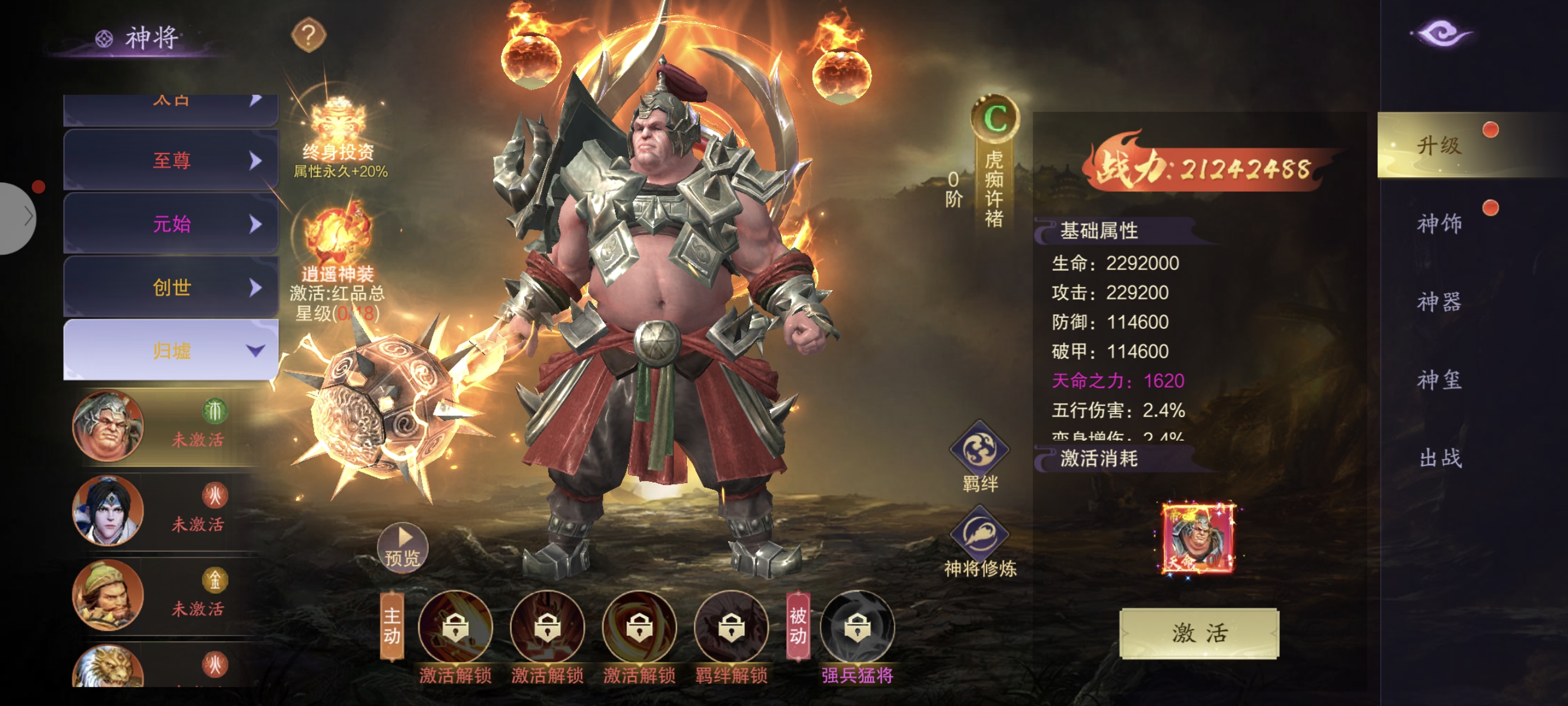
Task: Click the 激活 activate button
Action: click(1198, 633)
